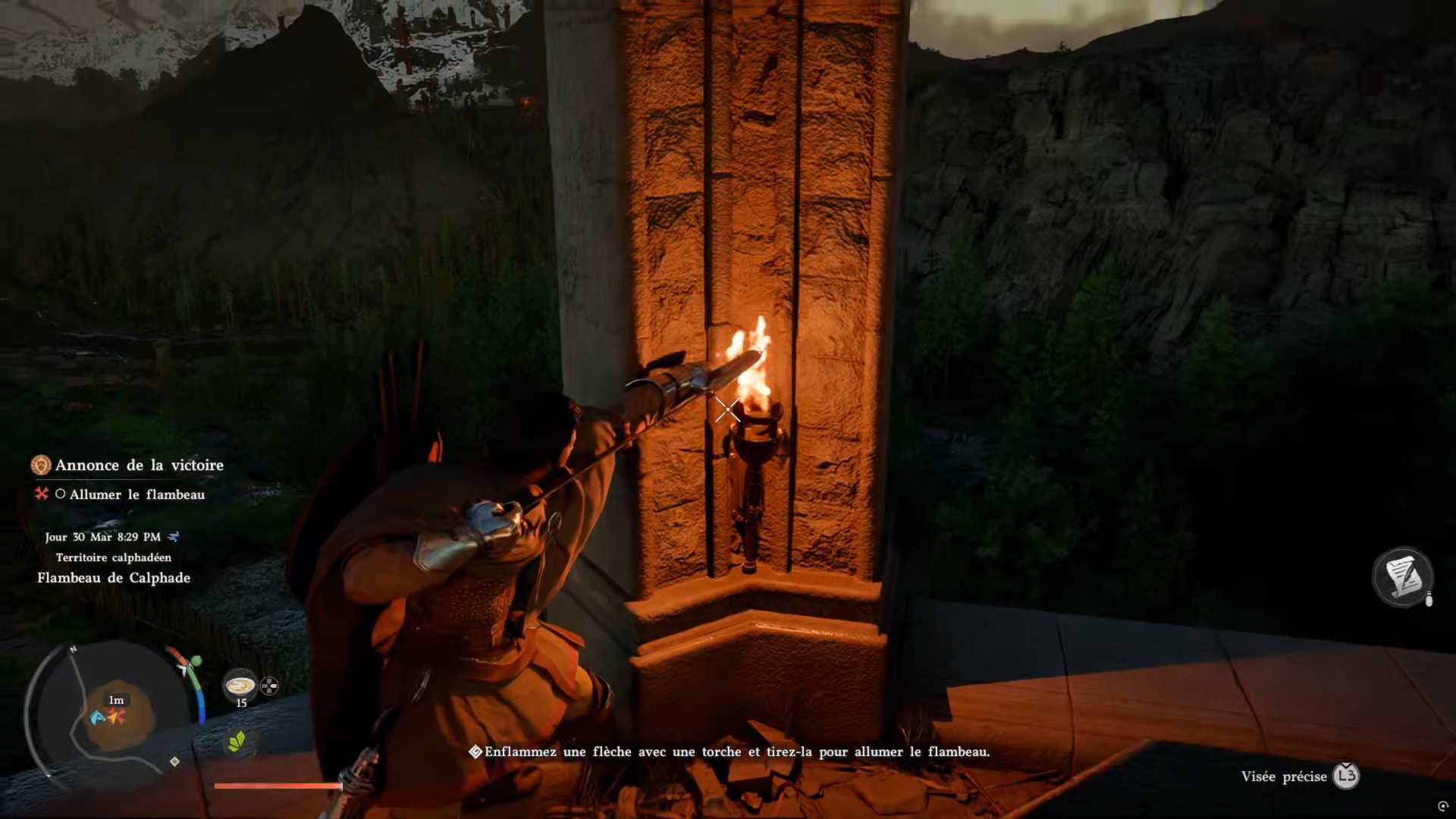Select the Annonce de la victoire quest title
The height and width of the screenshot is (819, 1456).
(140, 465)
